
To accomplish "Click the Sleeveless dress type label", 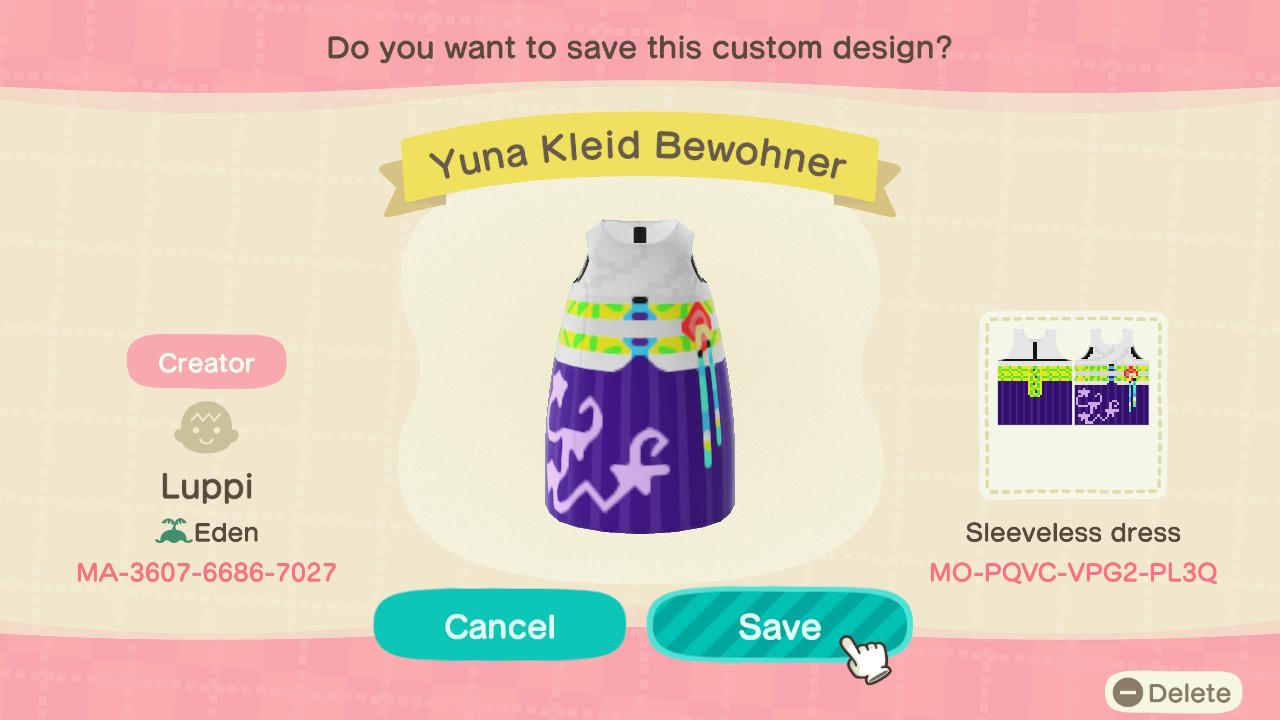I will (x=1074, y=533).
